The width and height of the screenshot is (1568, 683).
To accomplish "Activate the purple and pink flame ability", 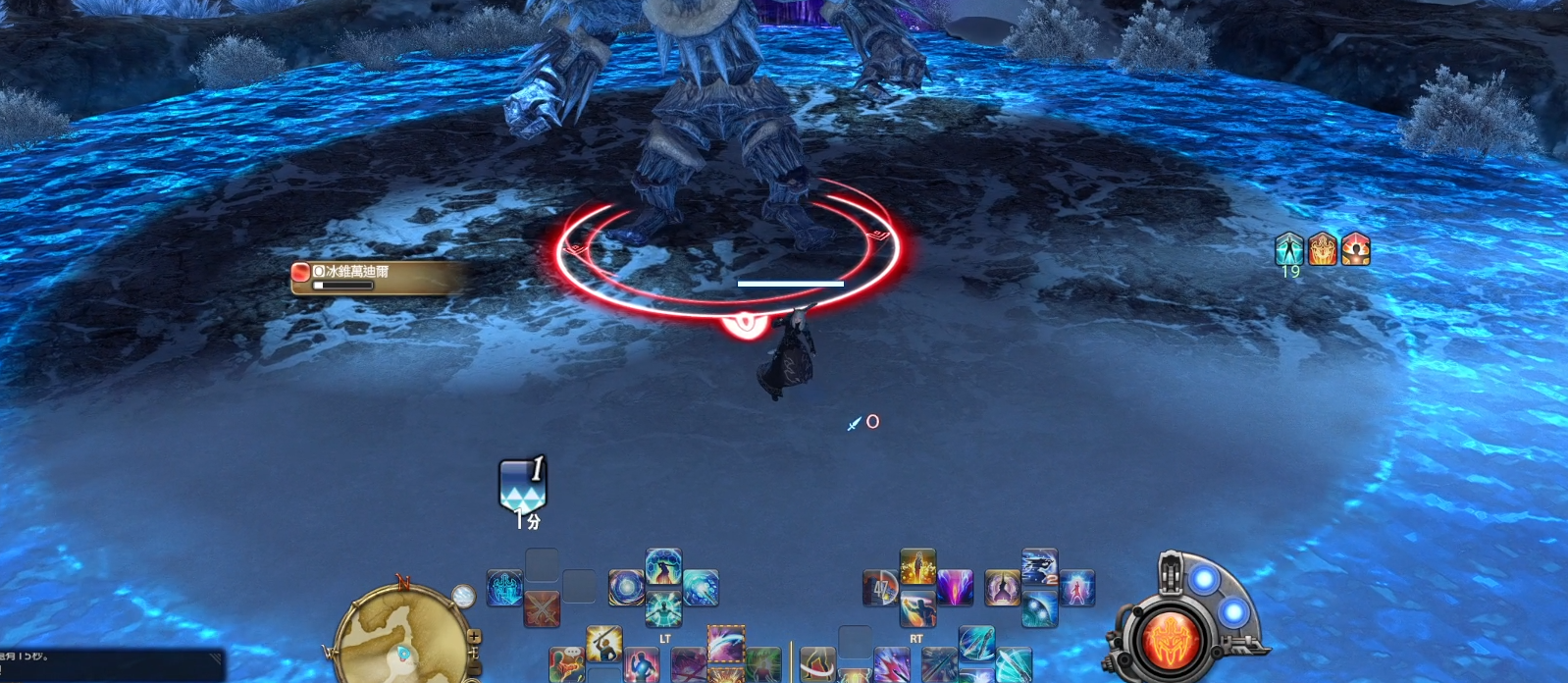I will pyautogui.click(x=955, y=588).
